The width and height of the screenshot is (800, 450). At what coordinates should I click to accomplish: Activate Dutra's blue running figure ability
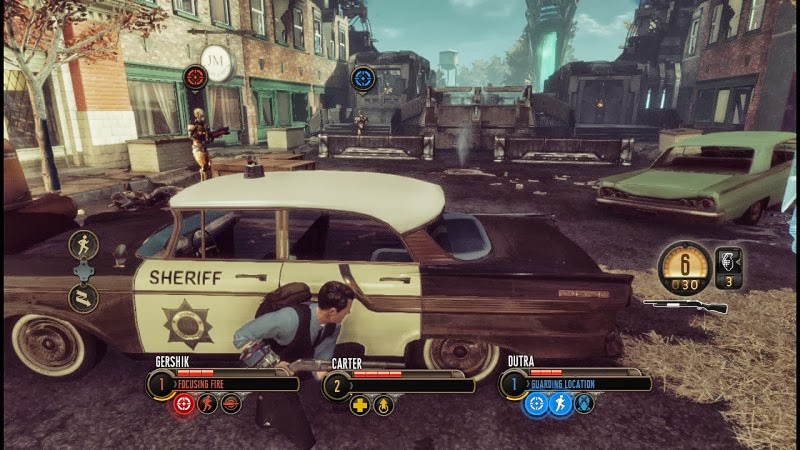[560, 404]
